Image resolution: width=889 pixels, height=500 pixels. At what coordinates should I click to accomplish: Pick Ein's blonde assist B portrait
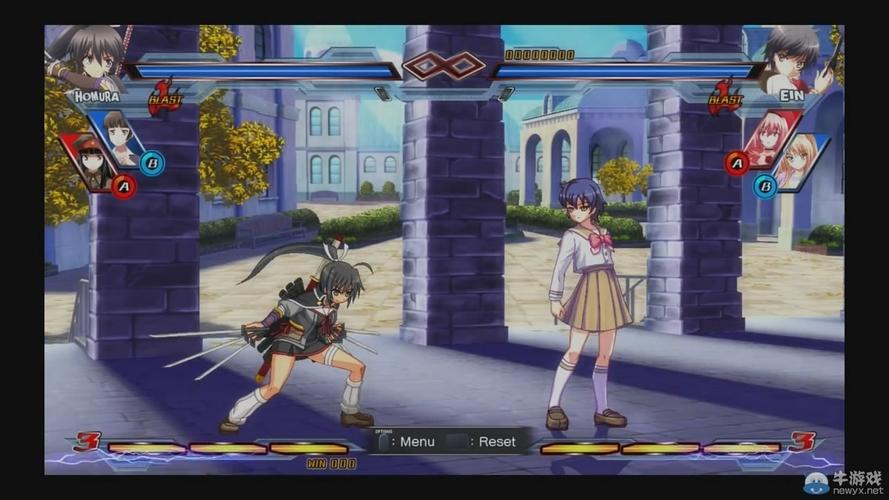pos(802,161)
